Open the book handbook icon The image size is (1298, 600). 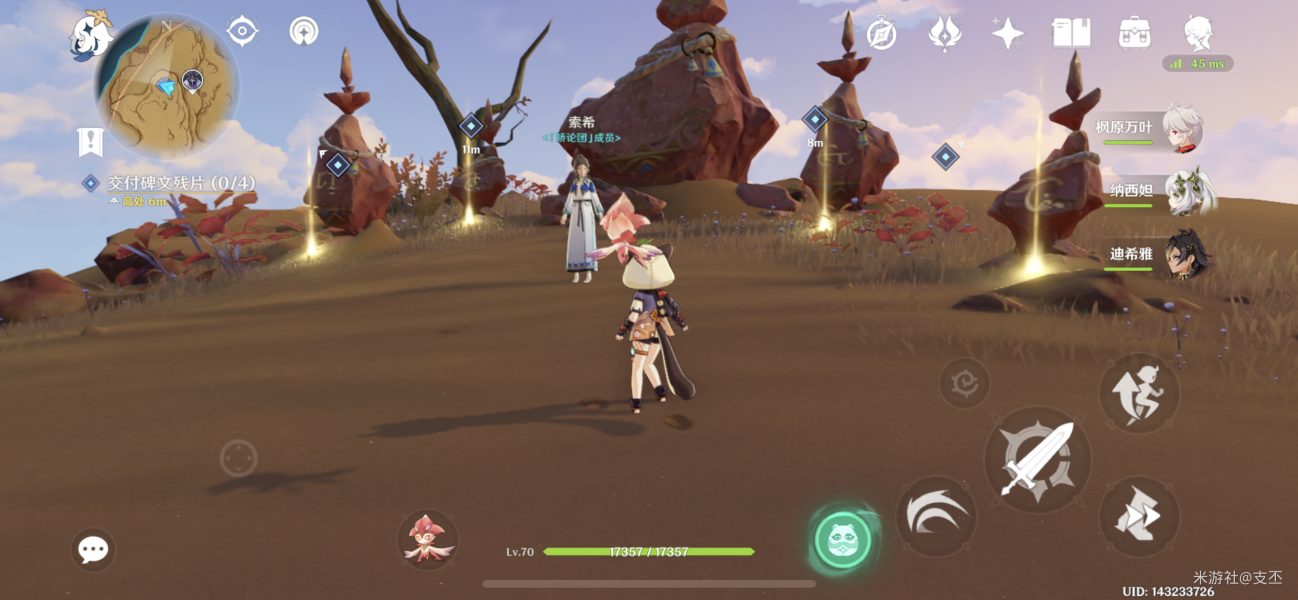[1071, 33]
